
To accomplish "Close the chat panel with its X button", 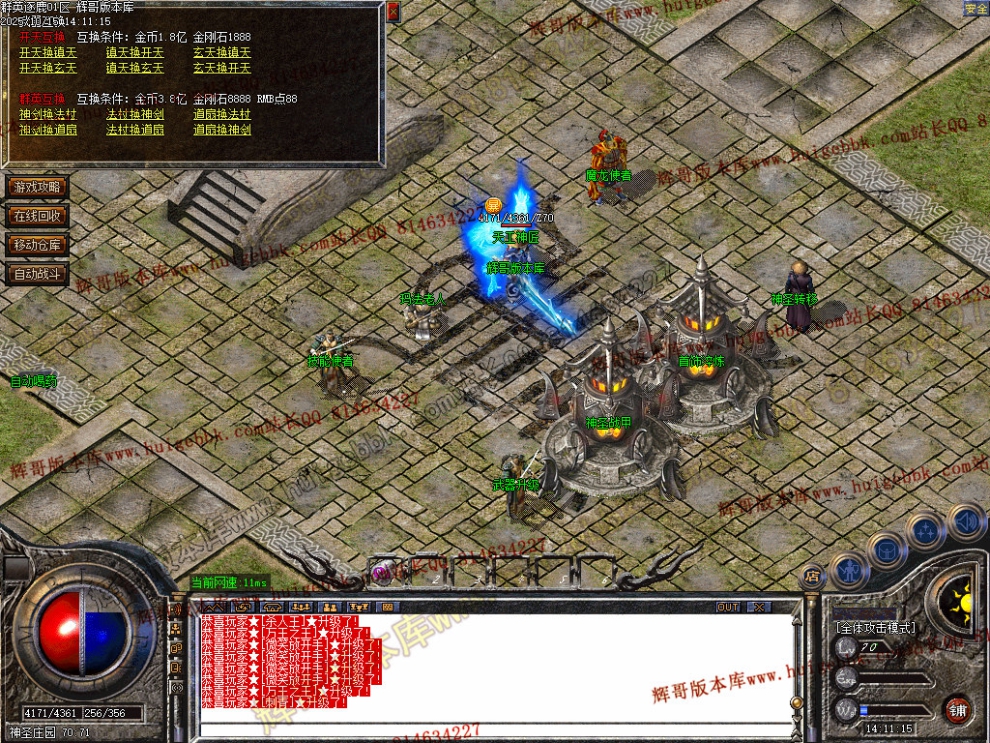I will tap(759, 607).
